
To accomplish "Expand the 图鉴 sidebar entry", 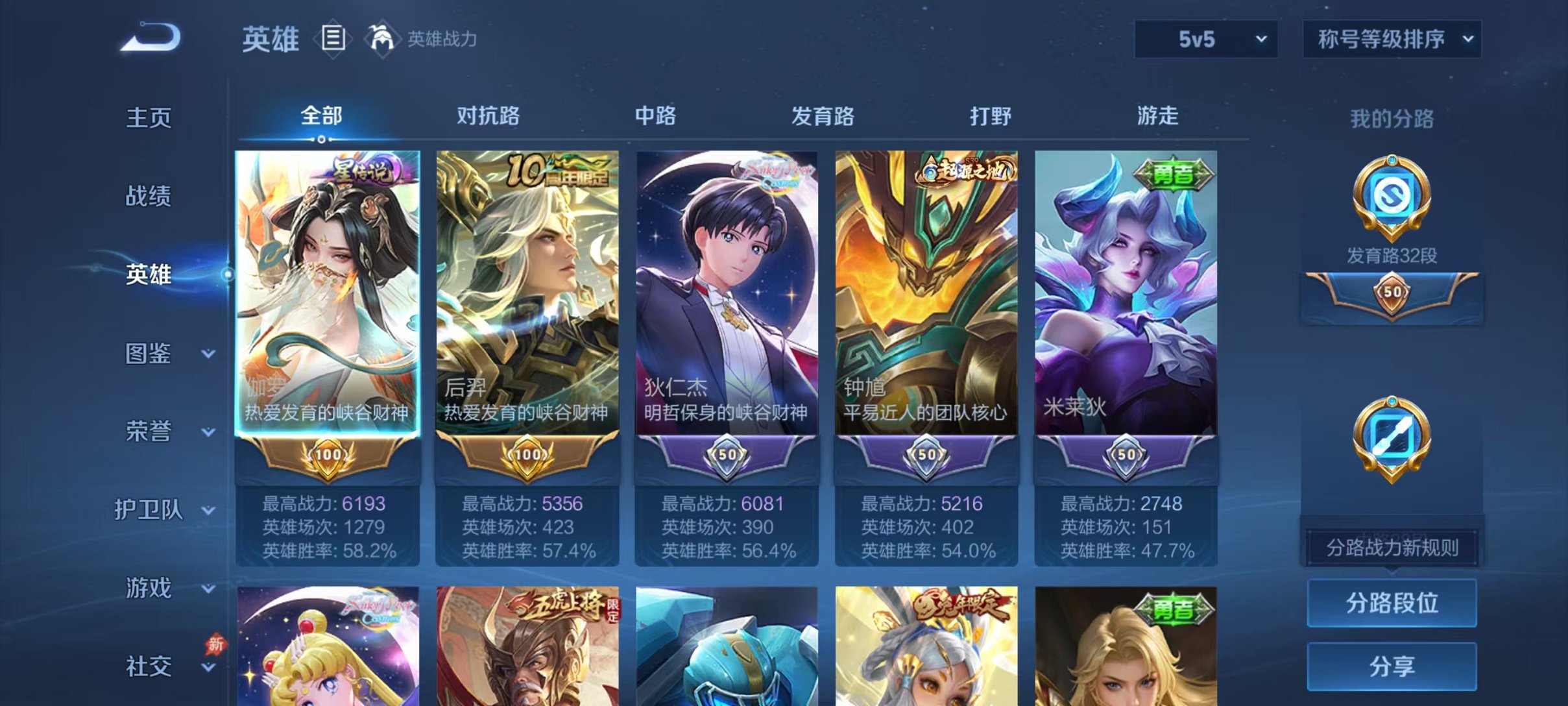I will coord(146,354).
